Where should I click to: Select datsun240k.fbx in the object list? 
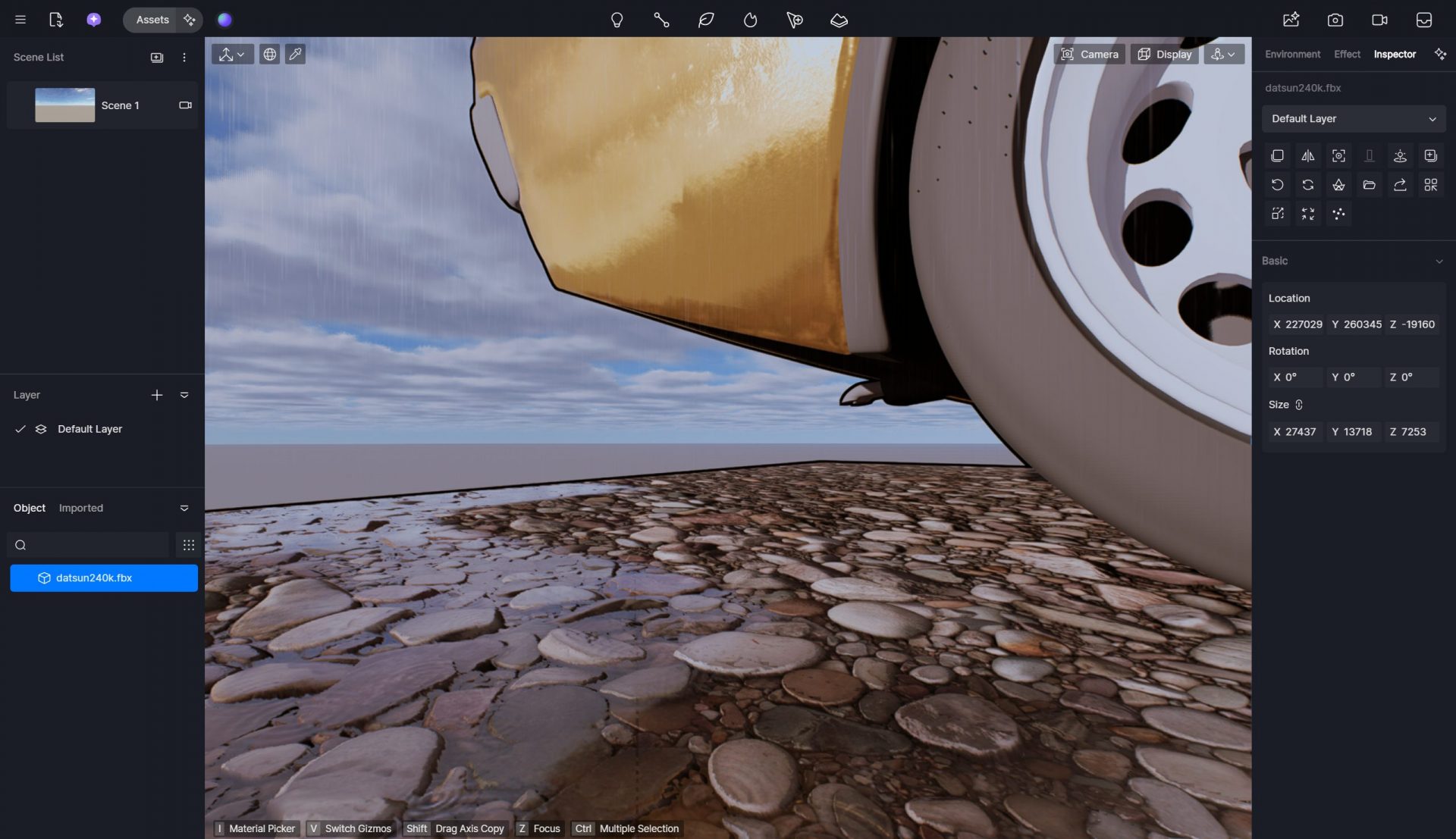[x=104, y=578]
